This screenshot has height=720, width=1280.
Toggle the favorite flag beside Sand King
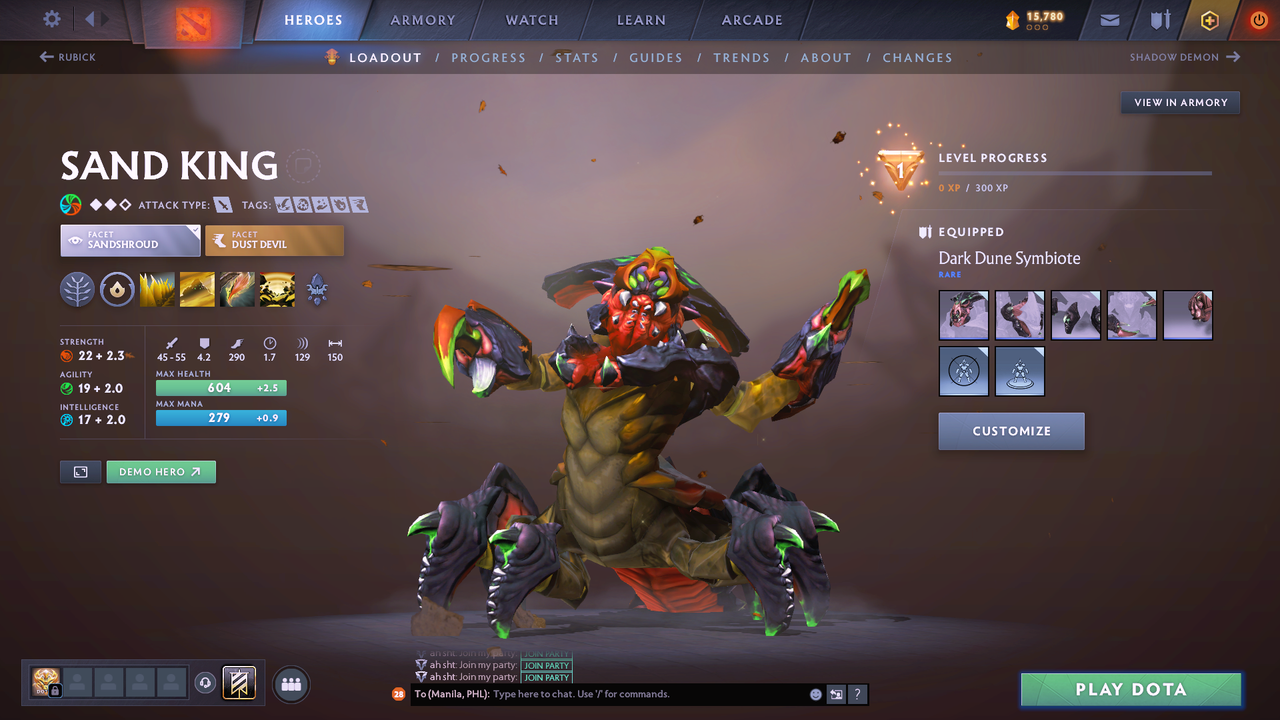303,166
